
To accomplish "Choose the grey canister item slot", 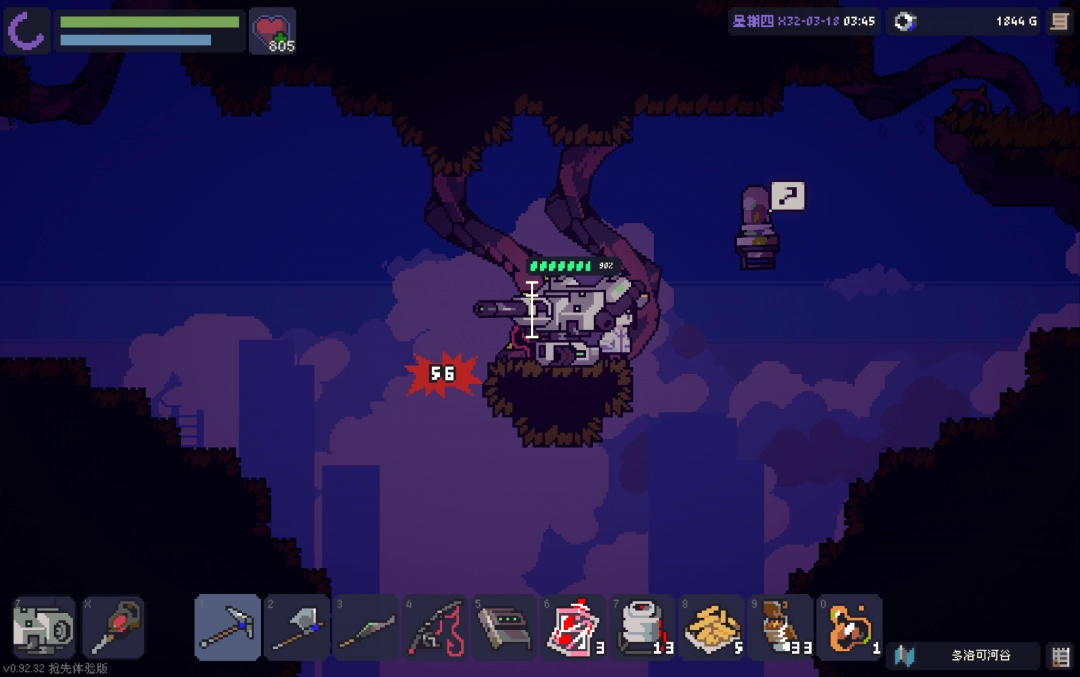I will (642, 627).
